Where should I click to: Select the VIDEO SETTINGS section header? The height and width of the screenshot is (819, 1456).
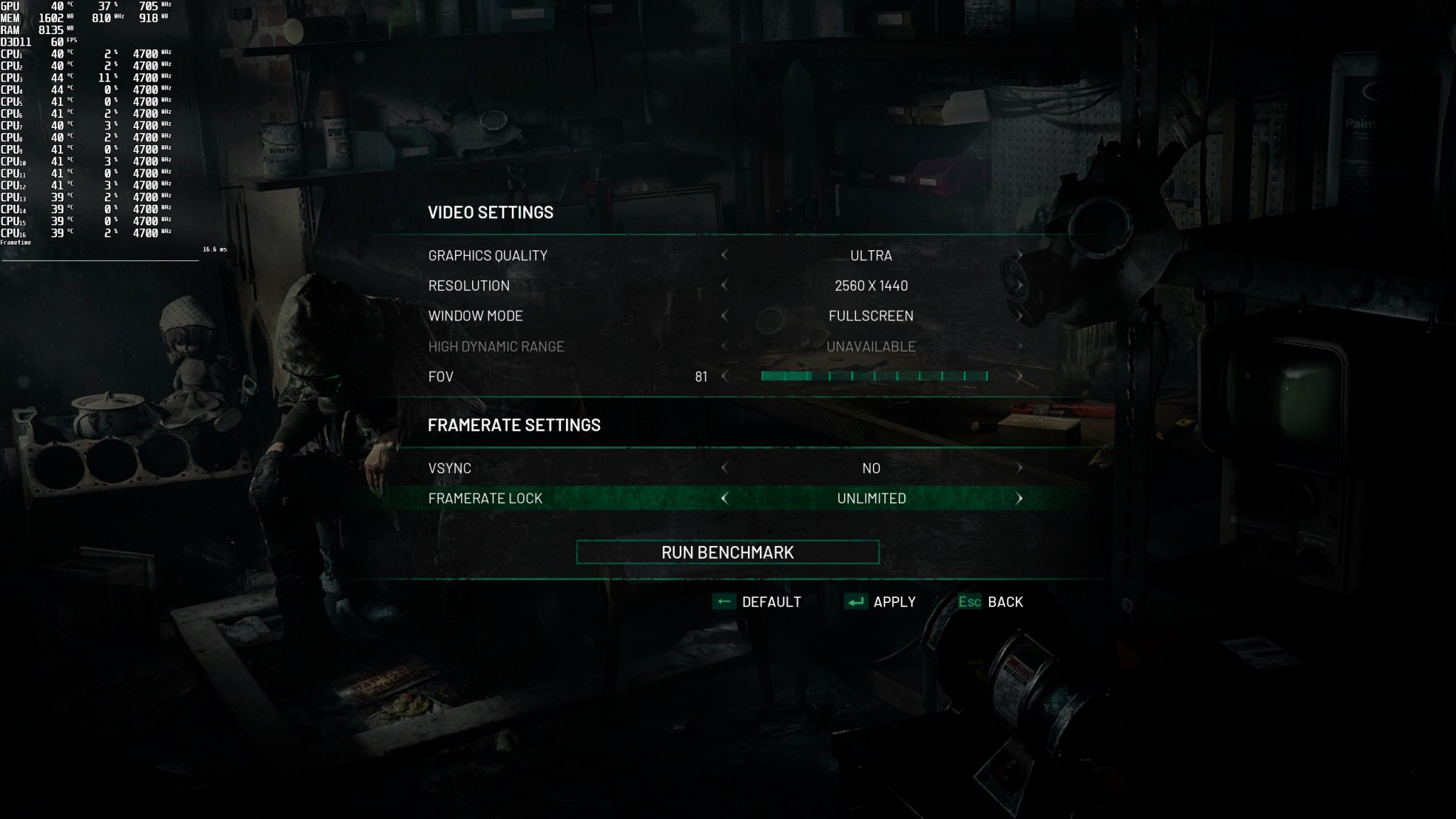click(x=490, y=211)
